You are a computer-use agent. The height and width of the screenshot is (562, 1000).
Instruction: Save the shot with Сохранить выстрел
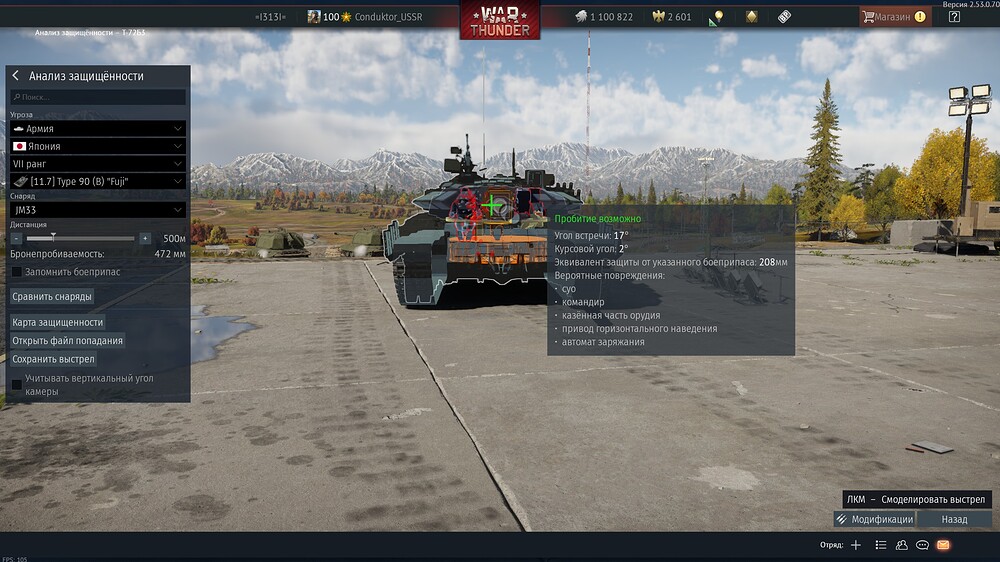(53, 359)
